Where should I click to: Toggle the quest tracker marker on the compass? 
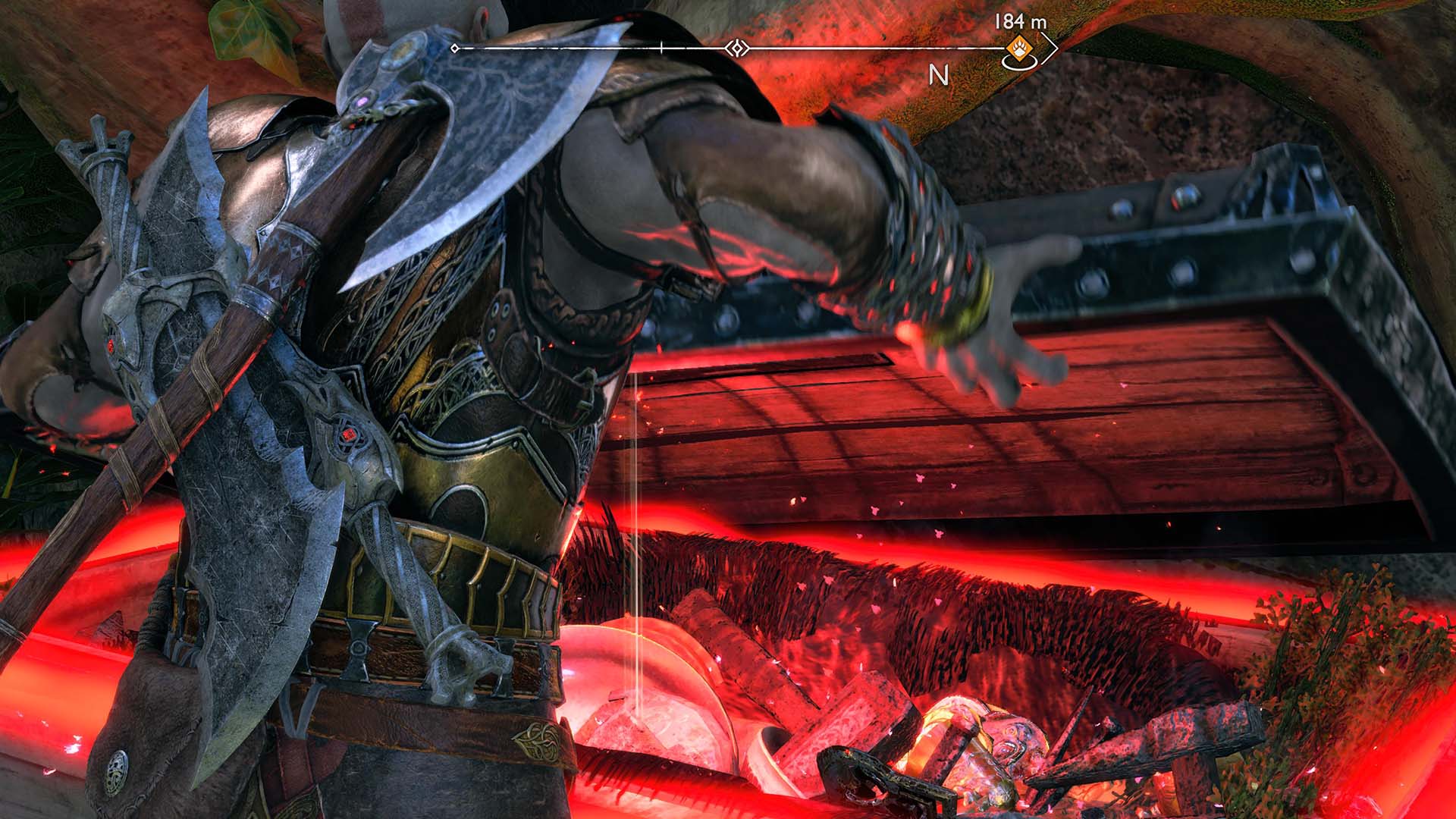click(x=1018, y=49)
